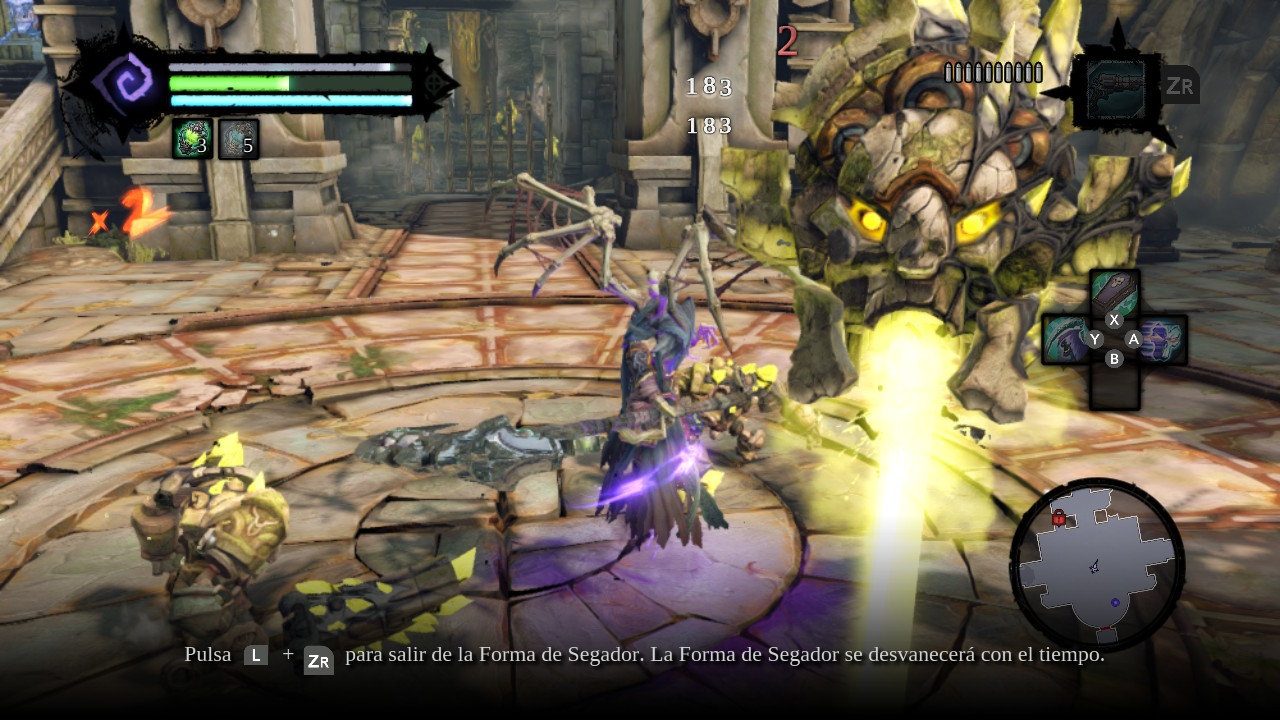
Task: Activate the coffin ability icon
Action: click(1114, 292)
